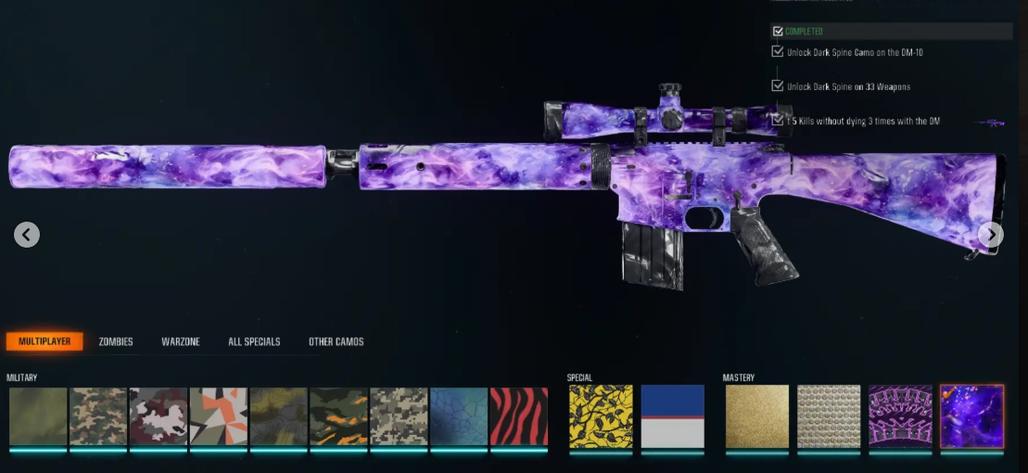Pick the blue scaled military camo
The width and height of the screenshot is (1028, 473).
tap(459, 416)
